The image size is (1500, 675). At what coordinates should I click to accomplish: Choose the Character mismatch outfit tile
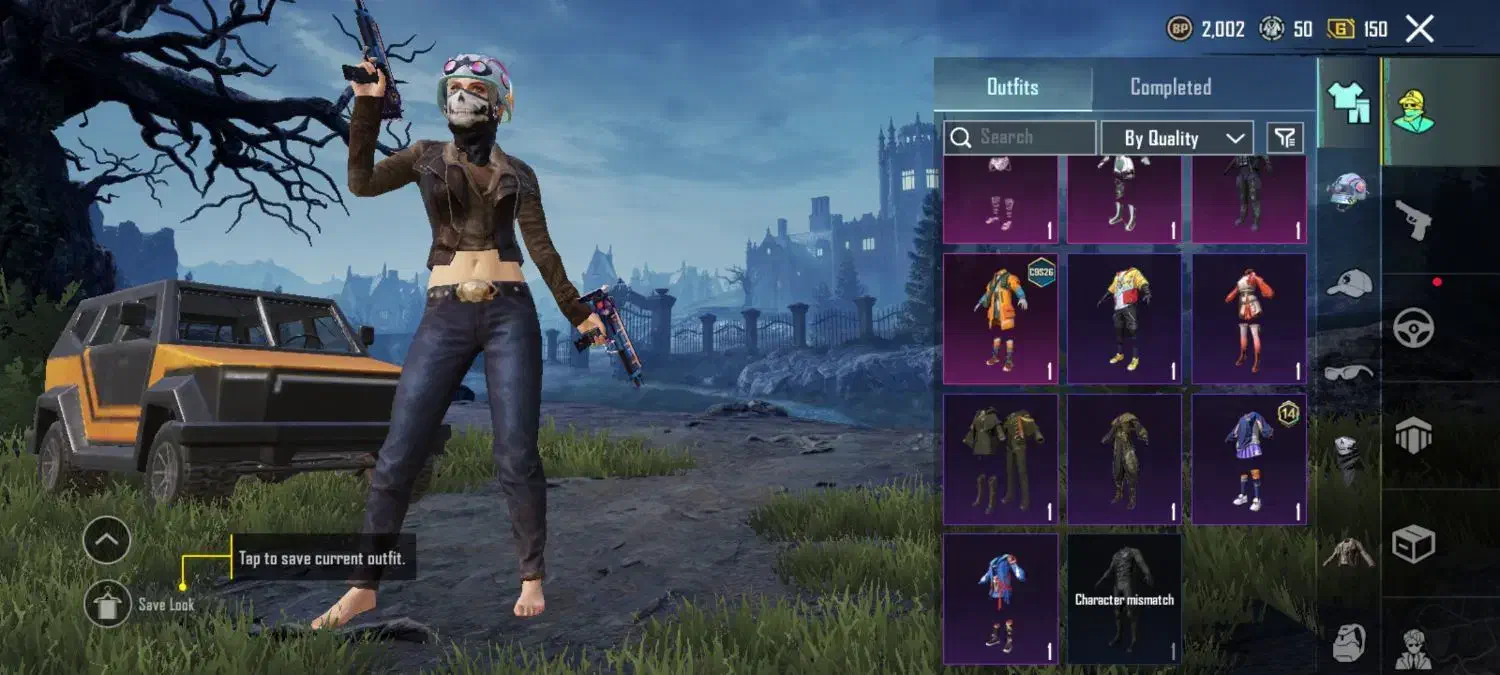coord(1124,598)
